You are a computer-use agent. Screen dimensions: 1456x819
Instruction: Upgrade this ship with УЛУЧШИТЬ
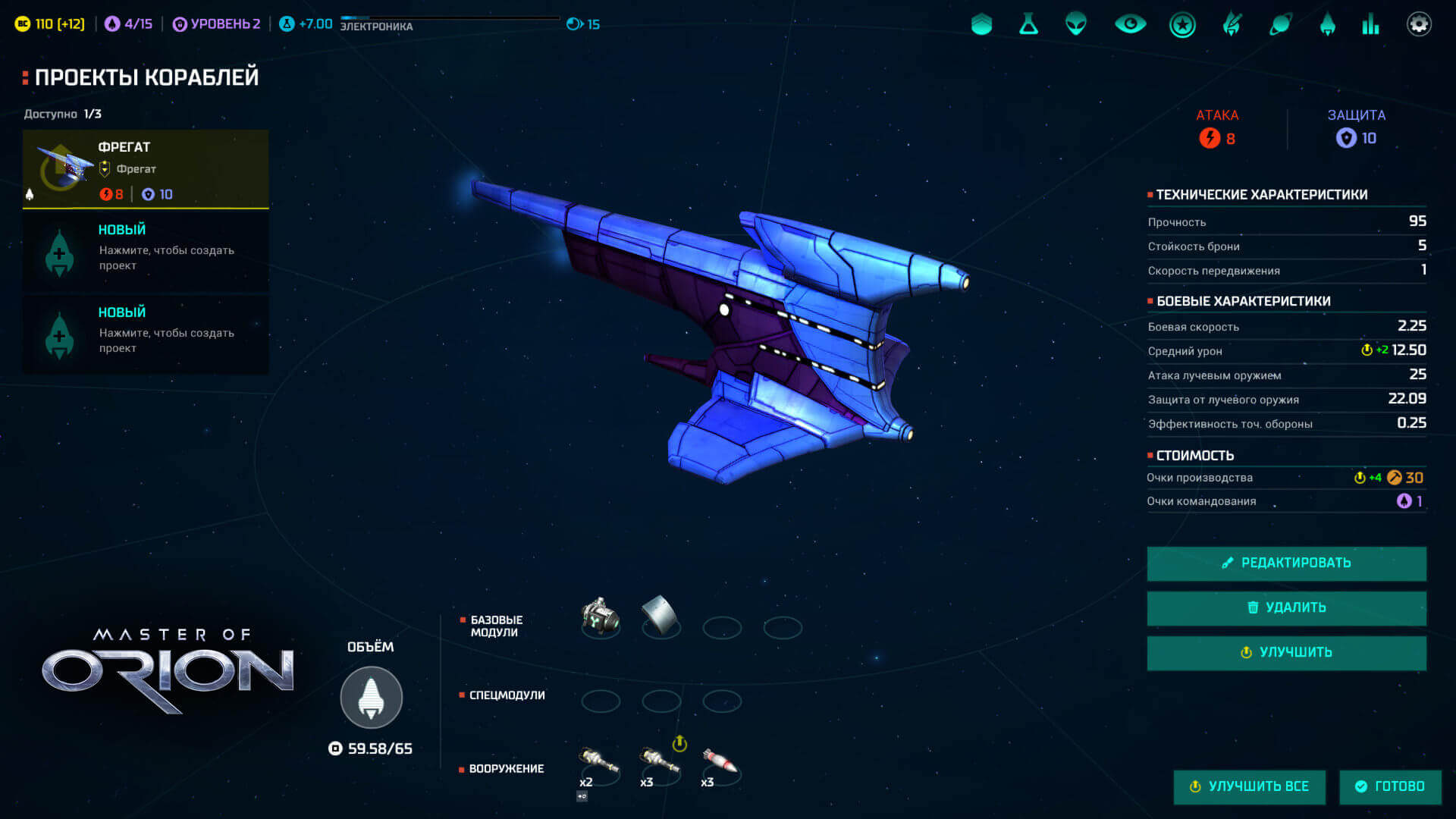(1286, 652)
